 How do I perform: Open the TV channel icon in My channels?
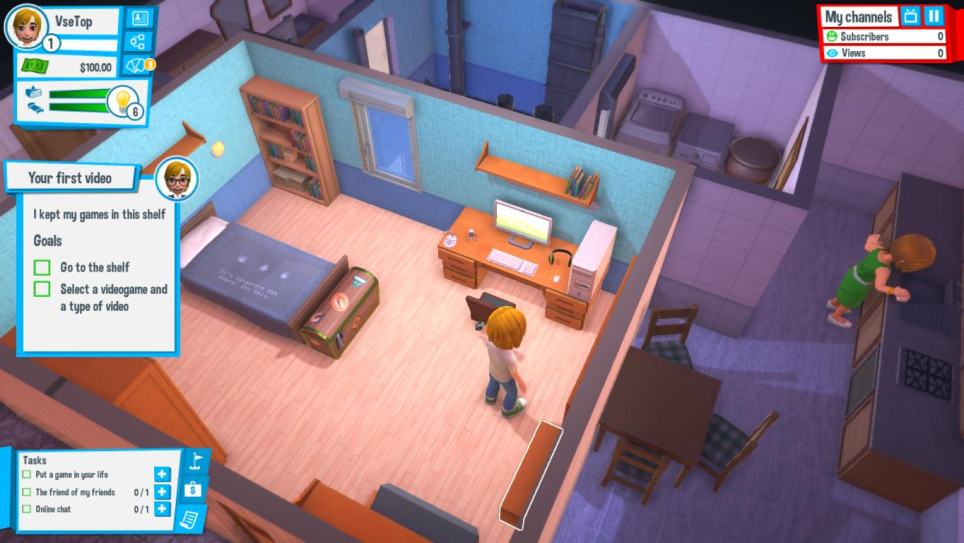[x=910, y=16]
